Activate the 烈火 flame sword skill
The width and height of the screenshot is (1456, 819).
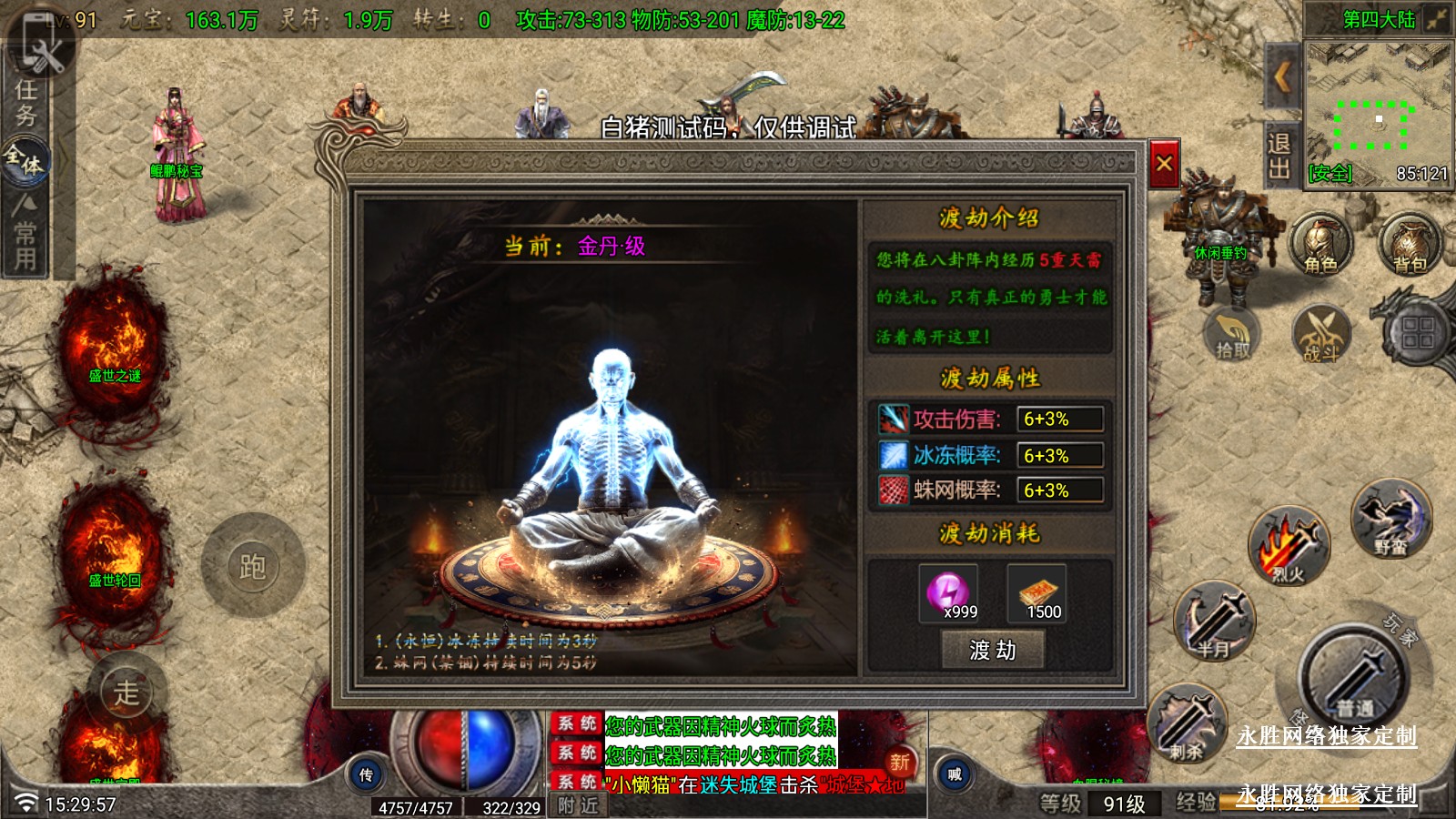click(x=1289, y=546)
